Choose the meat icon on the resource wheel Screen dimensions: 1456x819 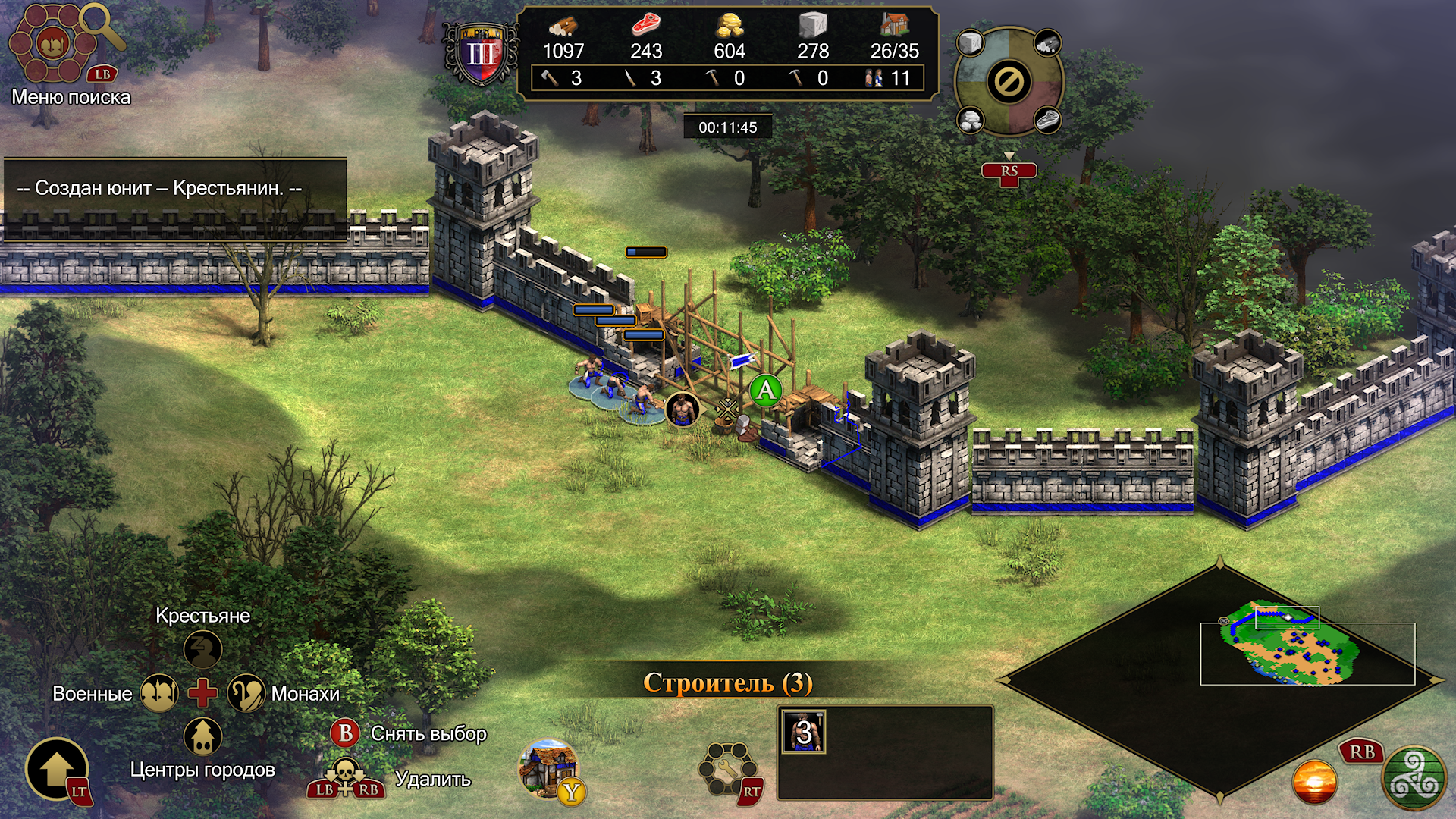click(x=1047, y=120)
